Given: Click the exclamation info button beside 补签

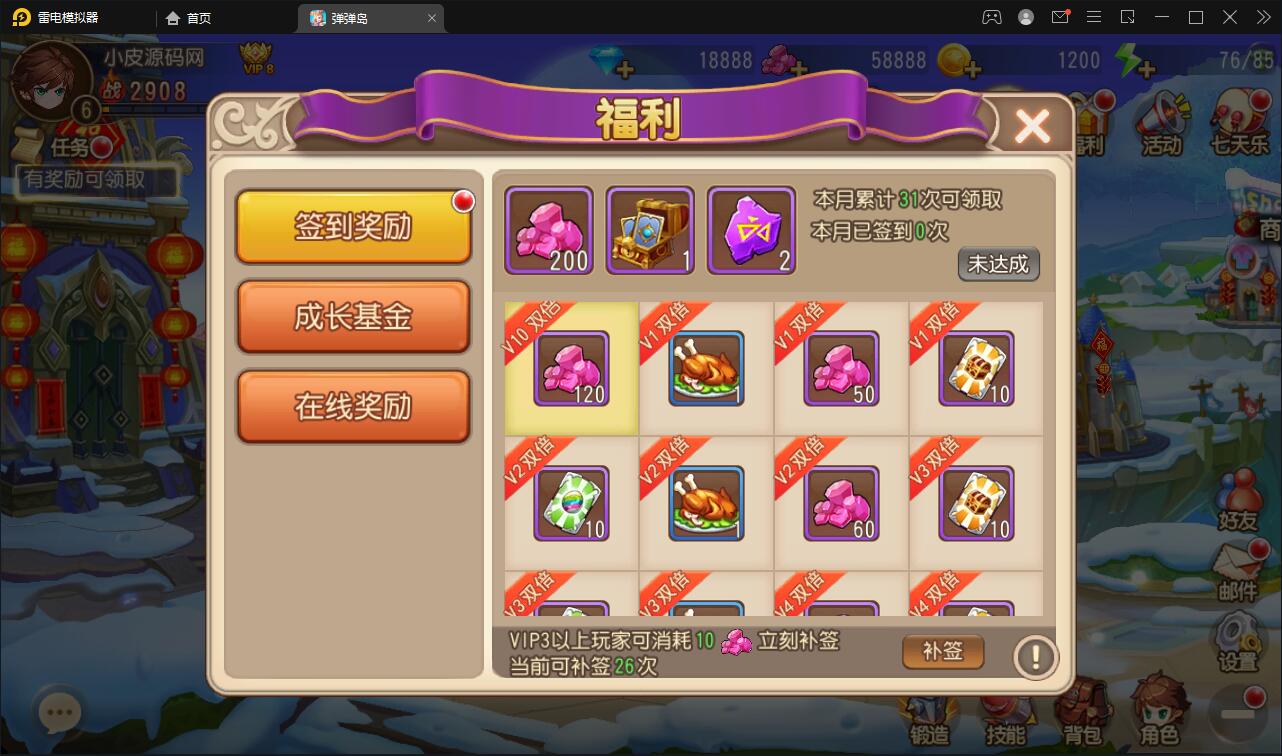Looking at the screenshot, I should click(1036, 657).
